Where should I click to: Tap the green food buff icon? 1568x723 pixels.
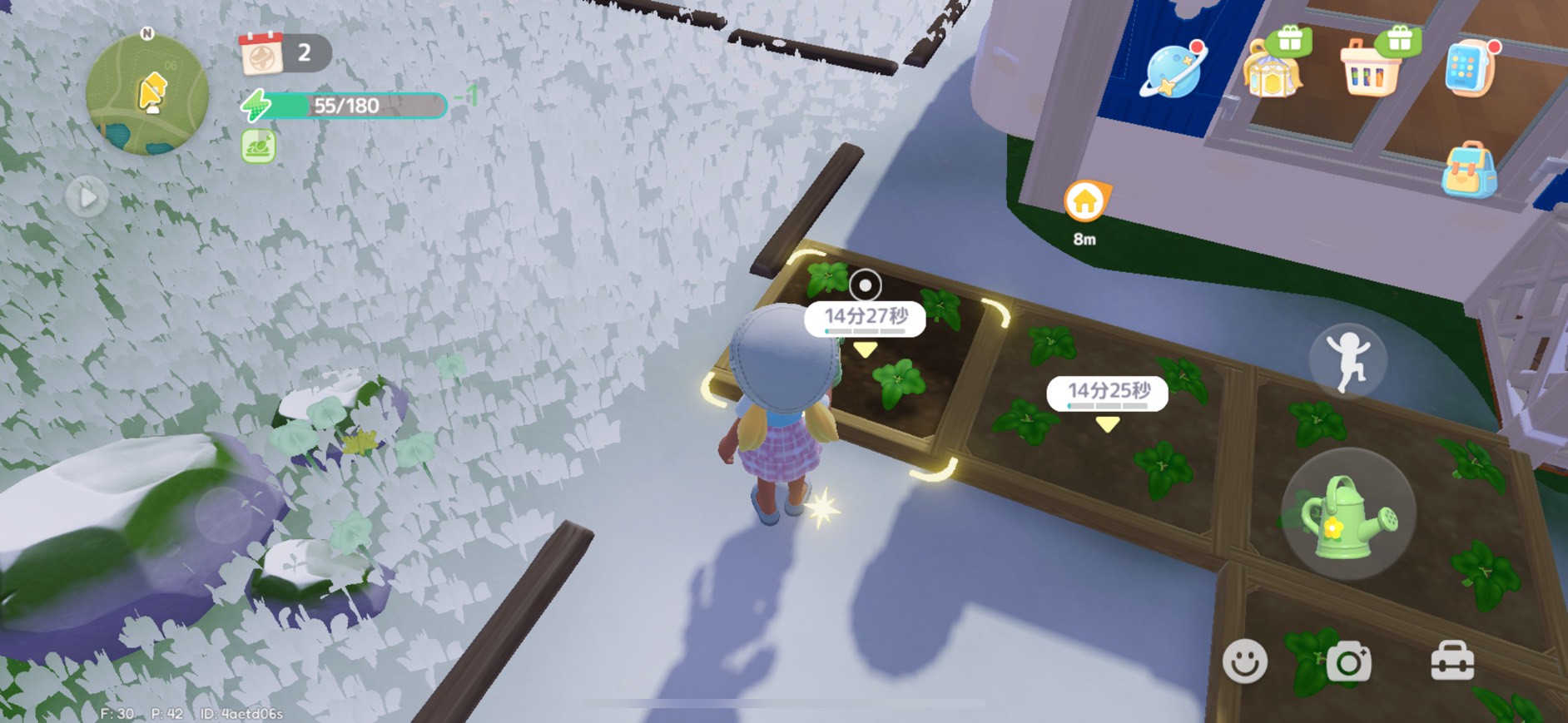pyautogui.click(x=258, y=146)
